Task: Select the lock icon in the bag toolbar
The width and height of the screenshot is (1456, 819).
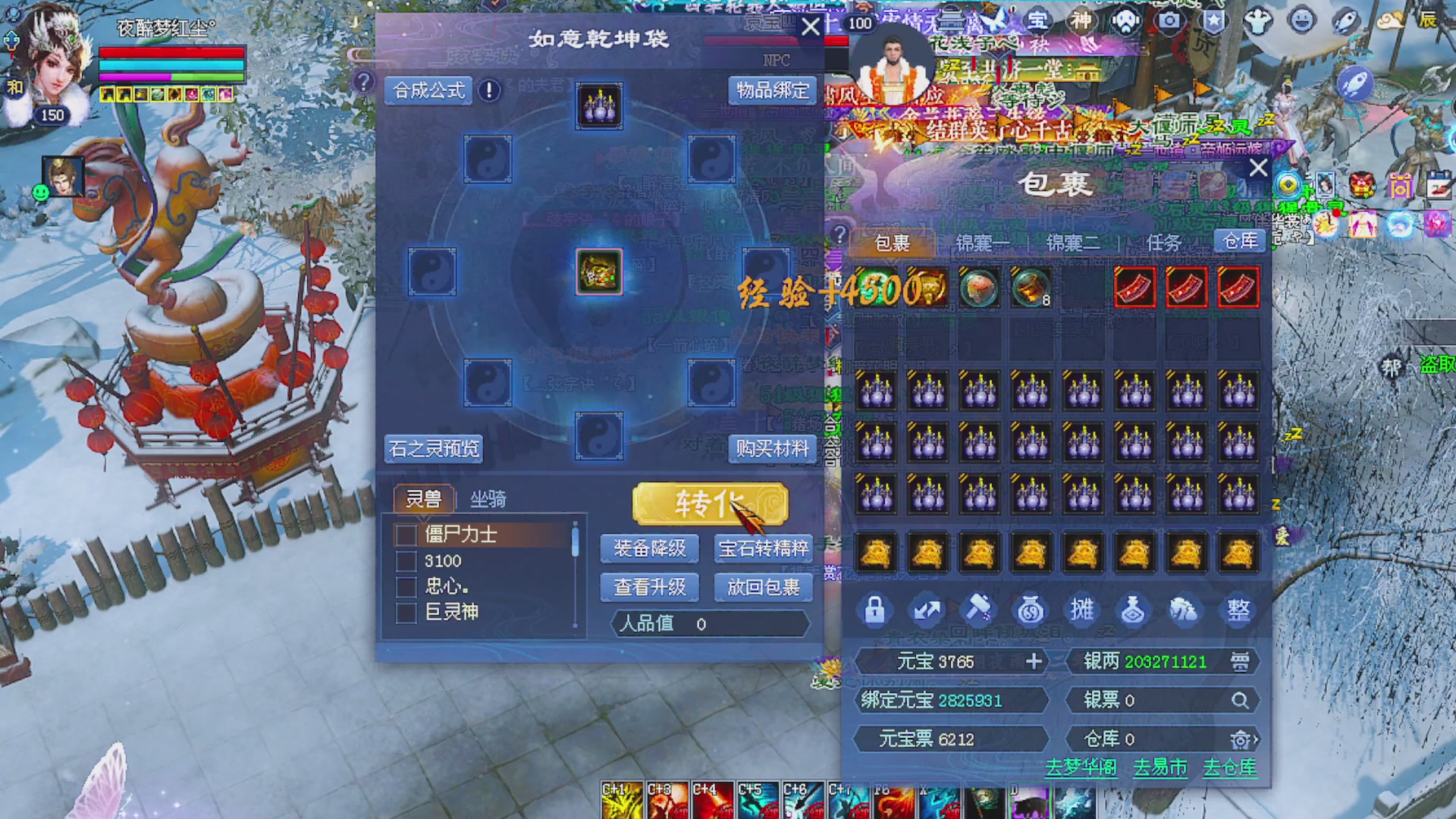Action: [x=876, y=609]
